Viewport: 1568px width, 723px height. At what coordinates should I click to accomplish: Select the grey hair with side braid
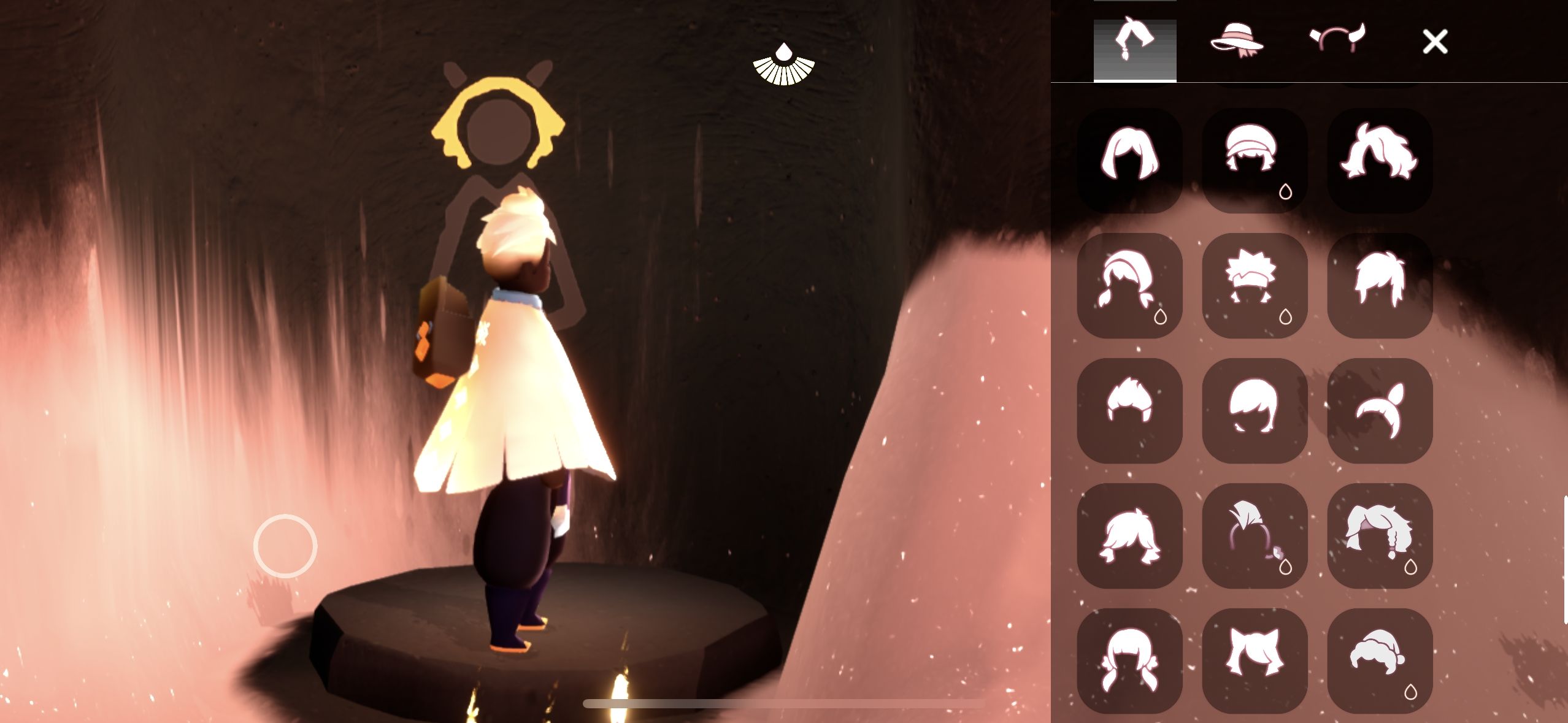[1380, 536]
